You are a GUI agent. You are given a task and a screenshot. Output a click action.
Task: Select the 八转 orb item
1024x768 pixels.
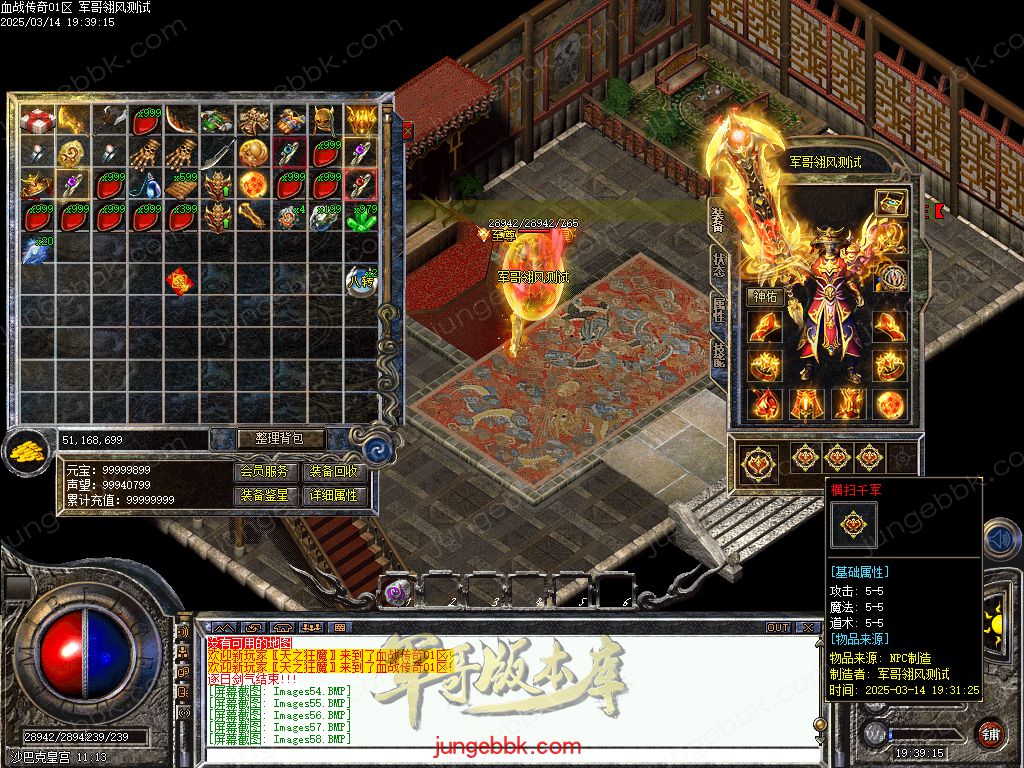pyautogui.click(x=361, y=281)
